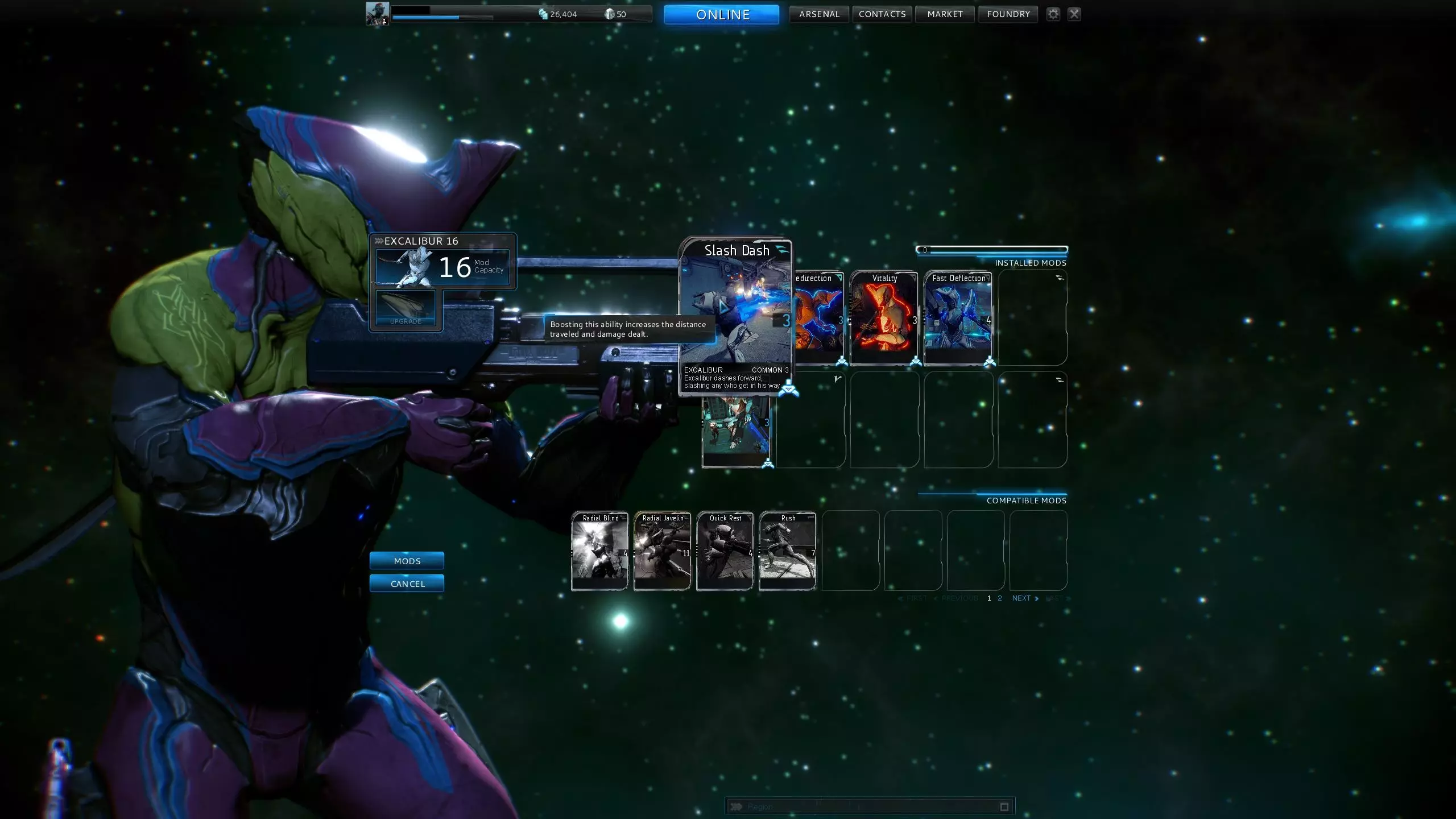This screenshot has width=1456, height=819.
Task: Select the installed Vitality mod
Action: (x=884, y=318)
